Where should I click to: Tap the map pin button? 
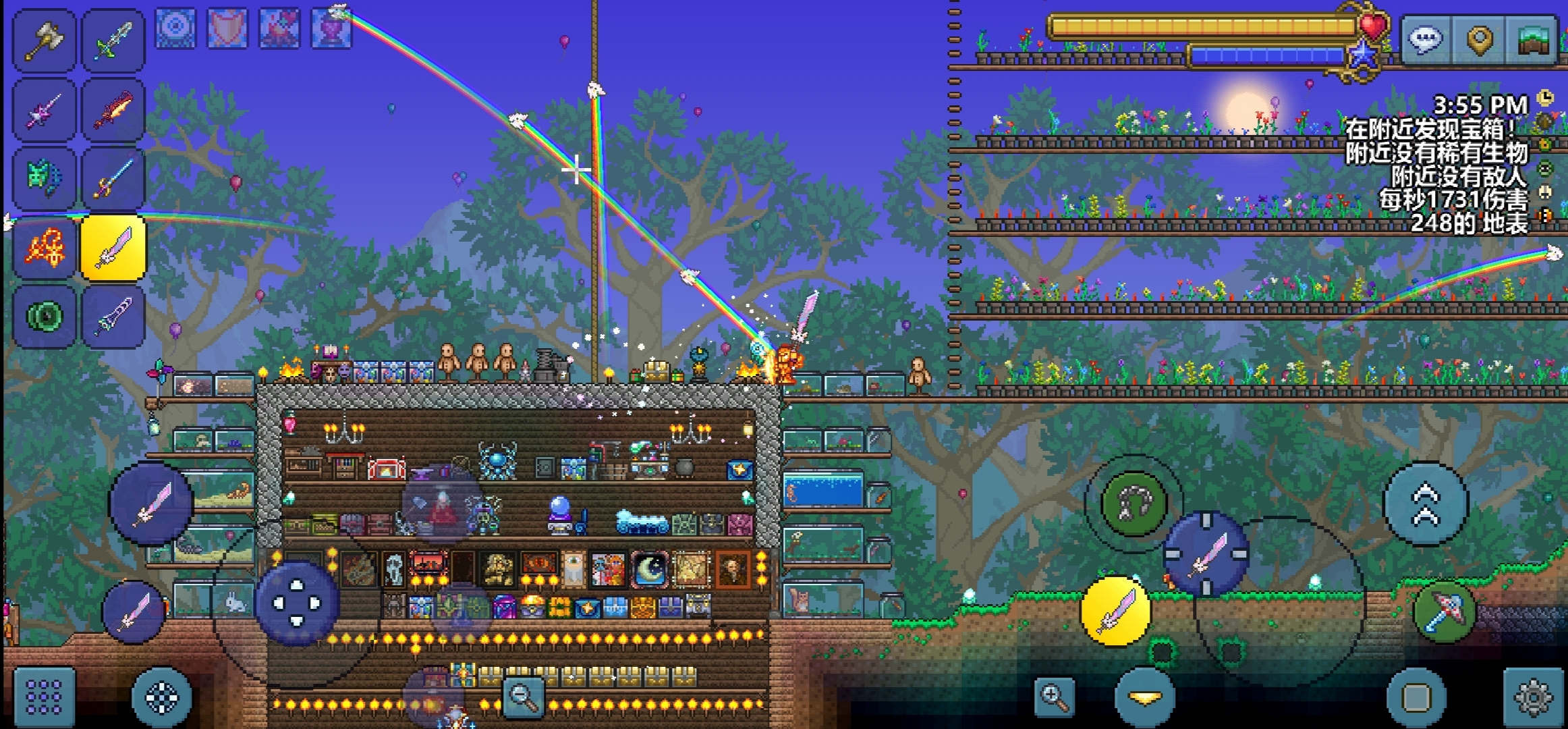(x=1479, y=40)
